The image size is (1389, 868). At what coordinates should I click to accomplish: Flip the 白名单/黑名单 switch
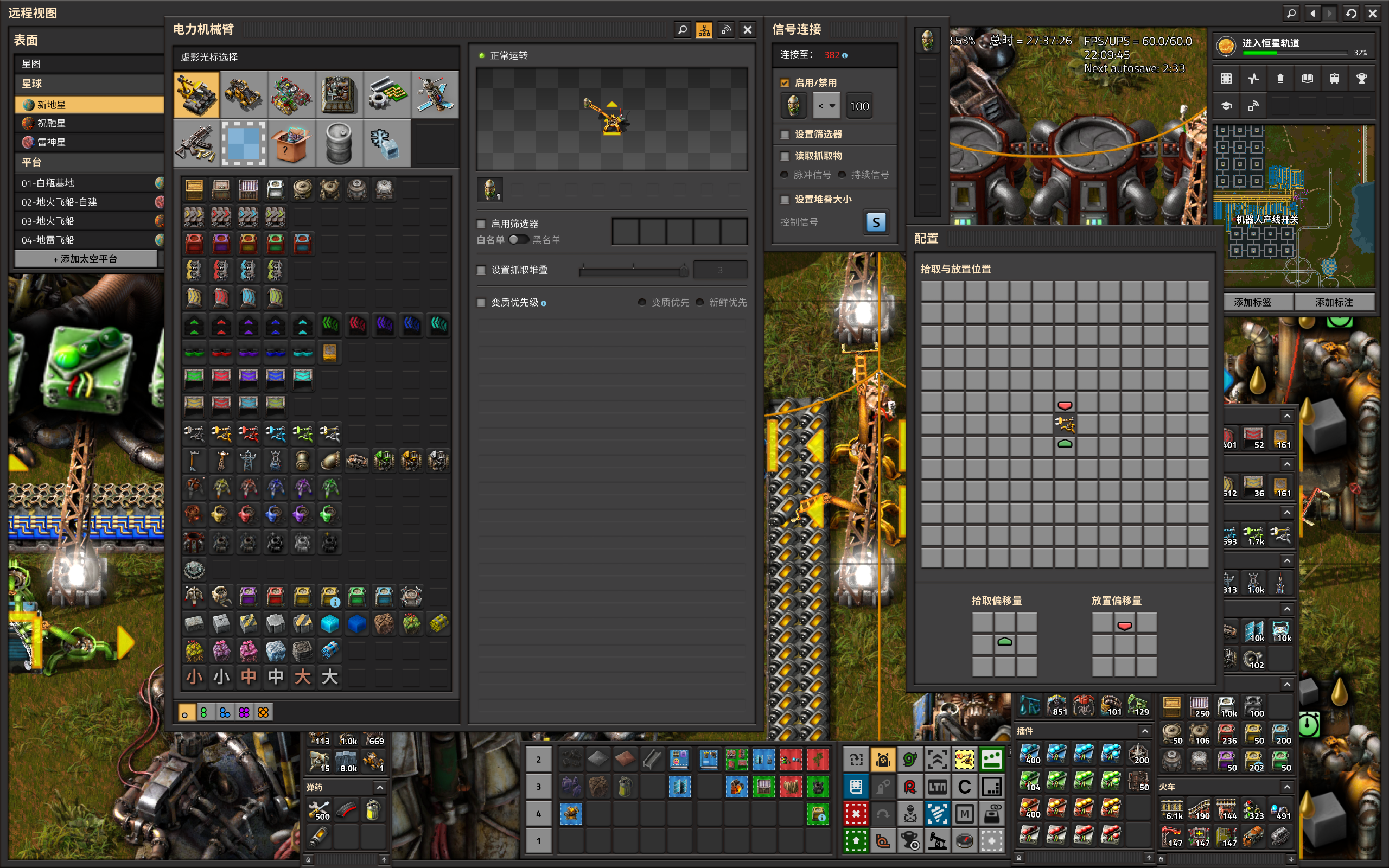click(x=518, y=240)
